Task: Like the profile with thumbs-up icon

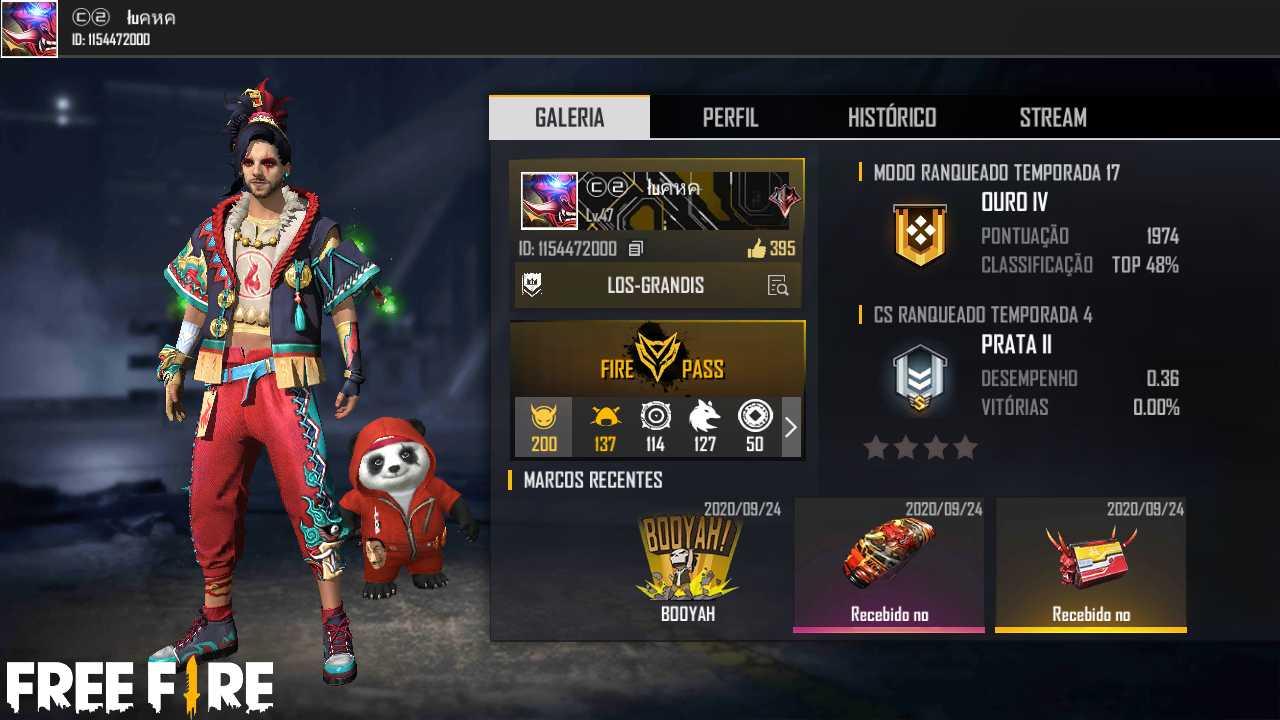Action: [x=757, y=249]
